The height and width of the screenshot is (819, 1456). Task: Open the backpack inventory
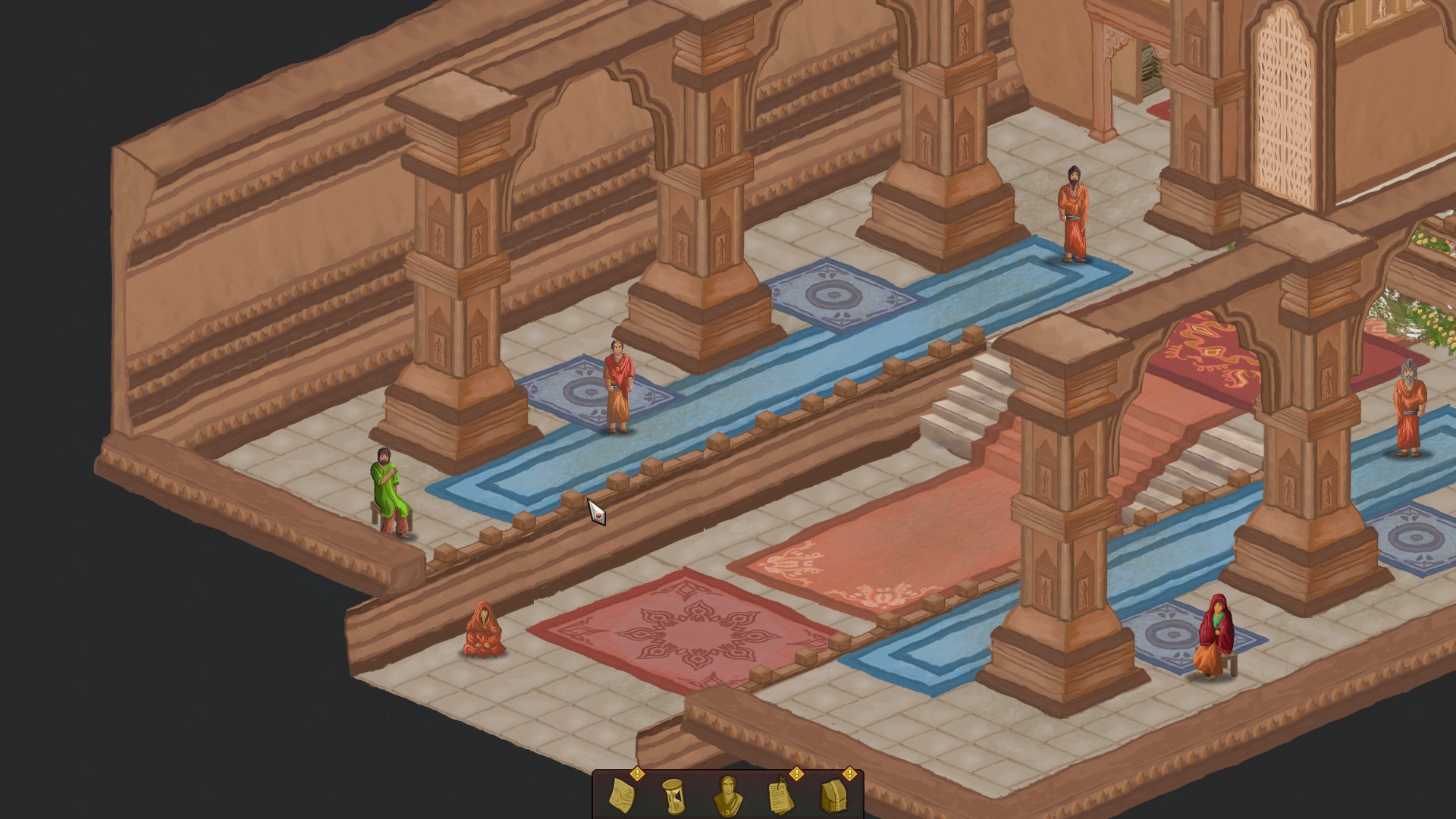pyautogui.click(x=834, y=796)
